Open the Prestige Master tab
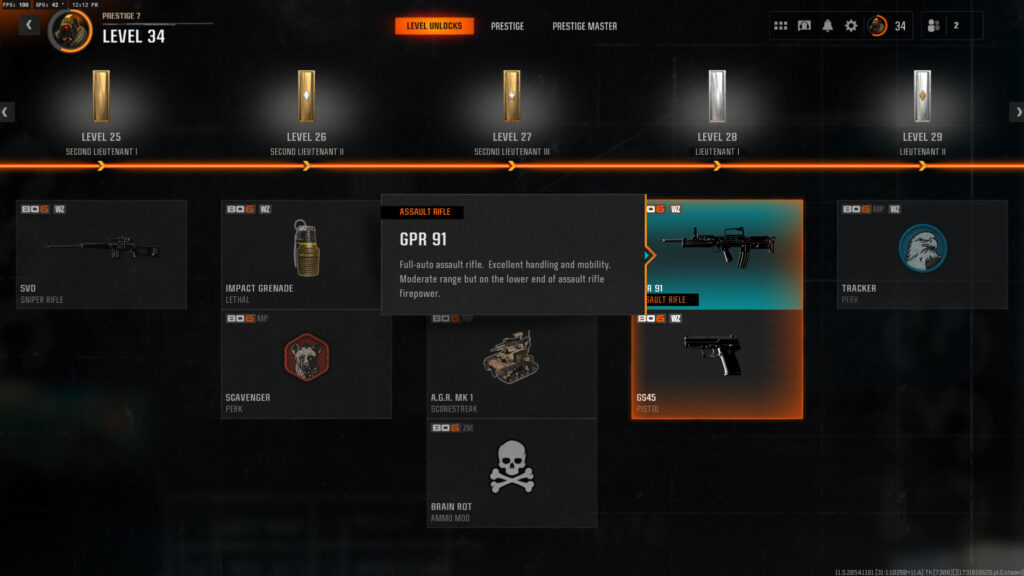The height and width of the screenshot is (576, 1024). click(584, 26)
